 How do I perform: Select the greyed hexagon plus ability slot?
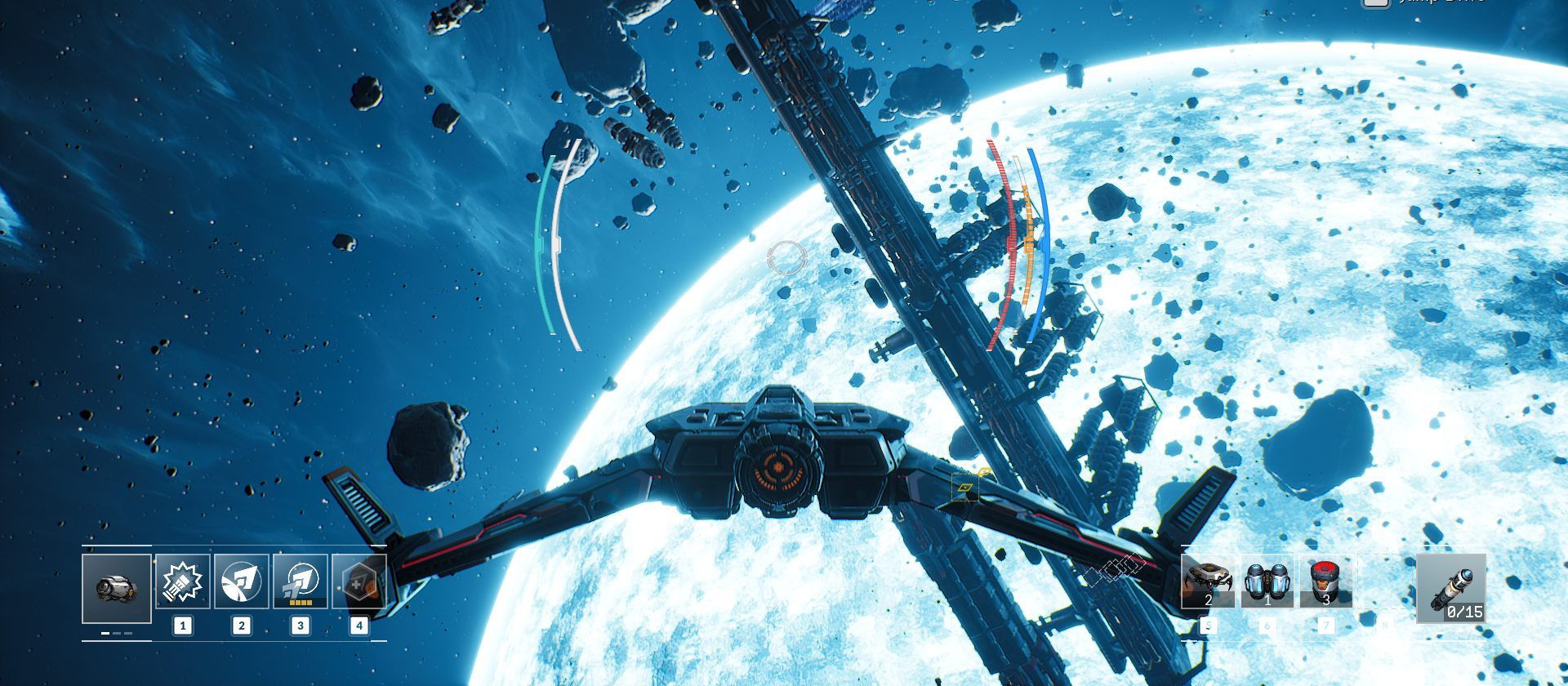point(359,581)
